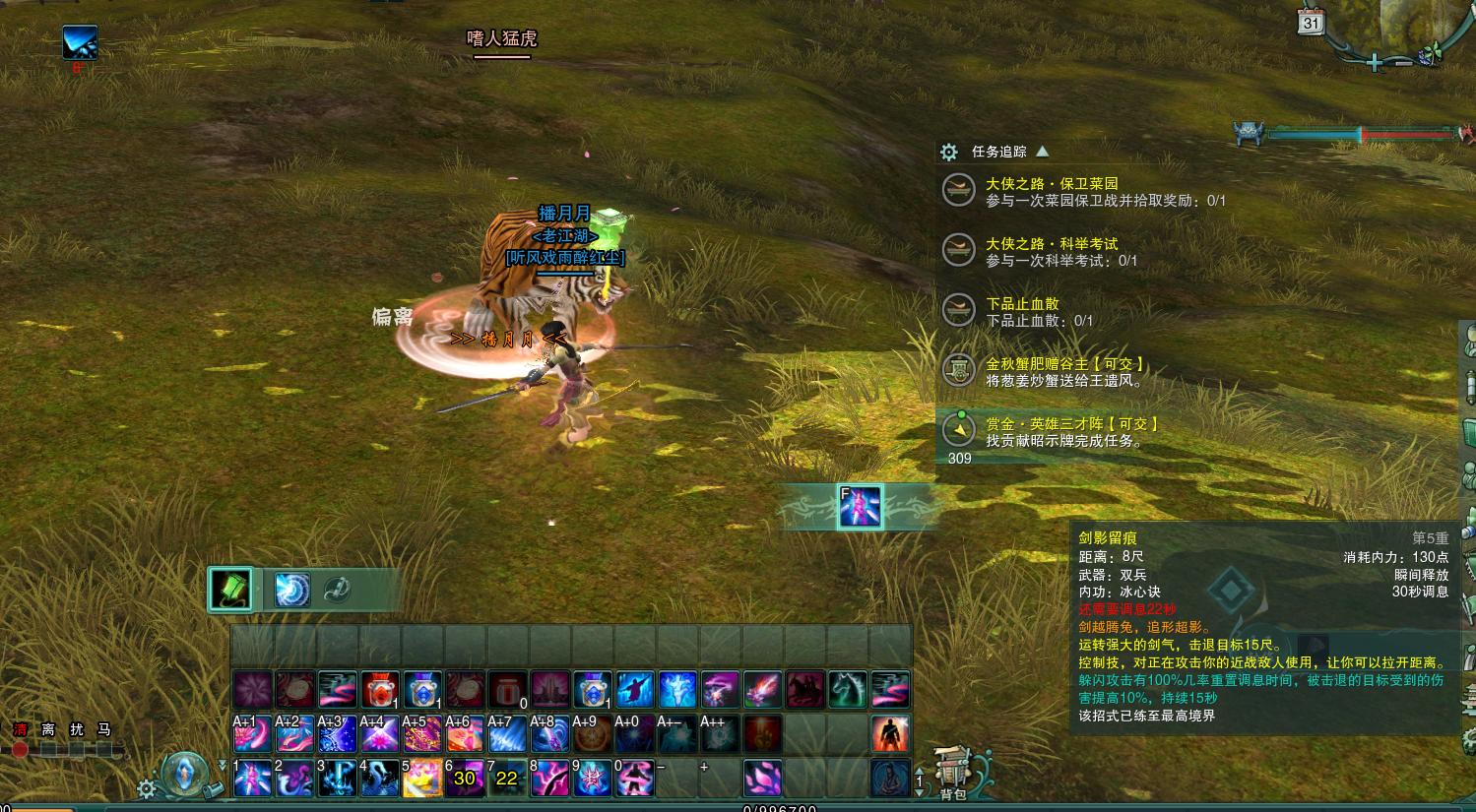Zoom out the minimap with the minus button
This screenshot has width=1476, height=812.
1402,63
